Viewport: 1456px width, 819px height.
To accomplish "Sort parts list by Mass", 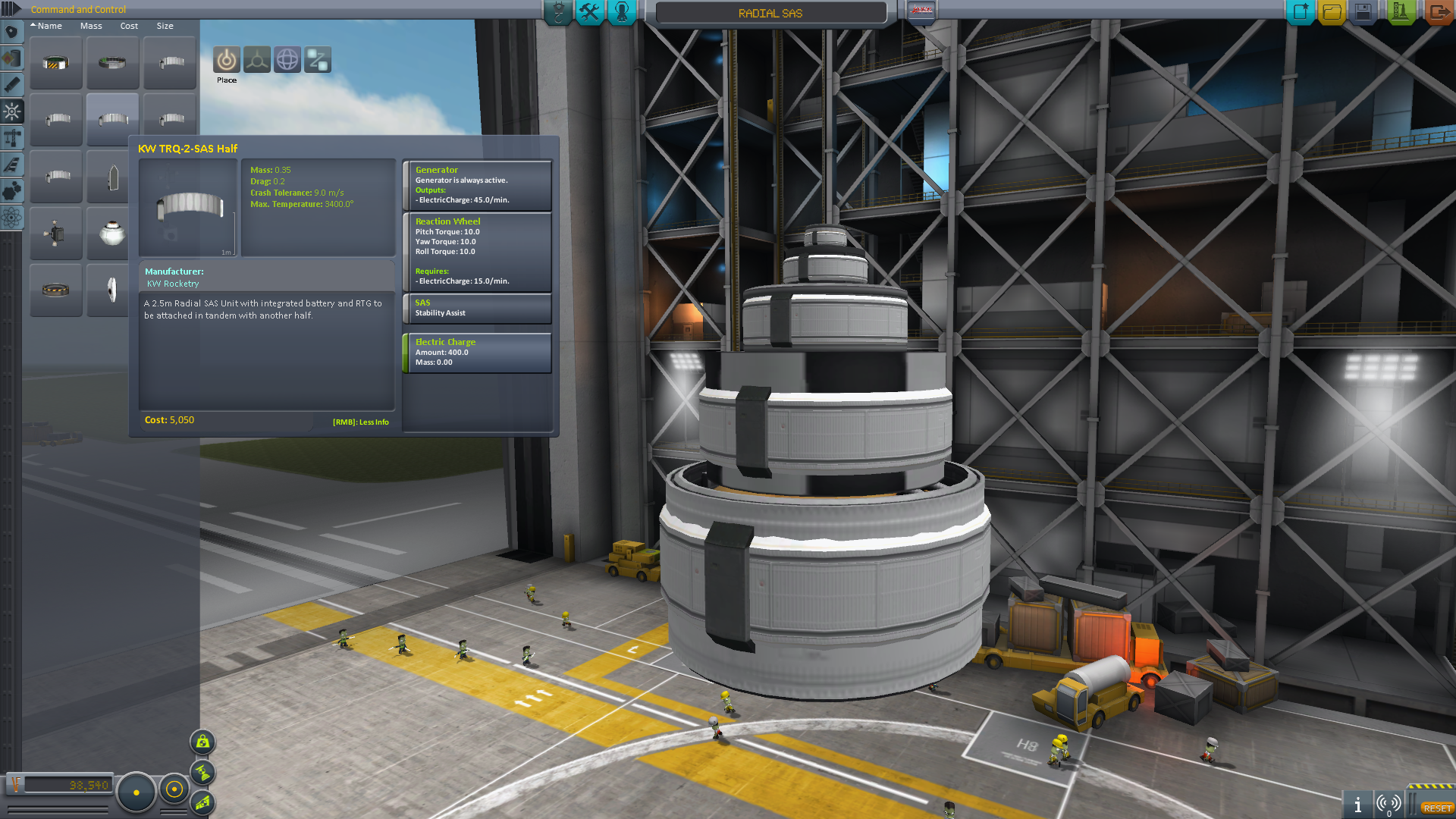I will 91,26.
